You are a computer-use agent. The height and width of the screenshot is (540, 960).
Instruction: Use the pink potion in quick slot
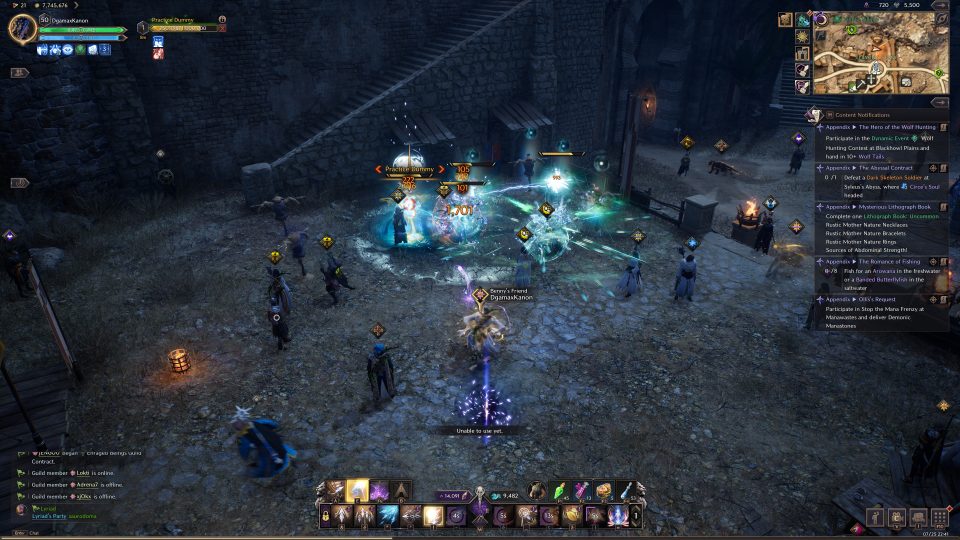tap(581, 490)
